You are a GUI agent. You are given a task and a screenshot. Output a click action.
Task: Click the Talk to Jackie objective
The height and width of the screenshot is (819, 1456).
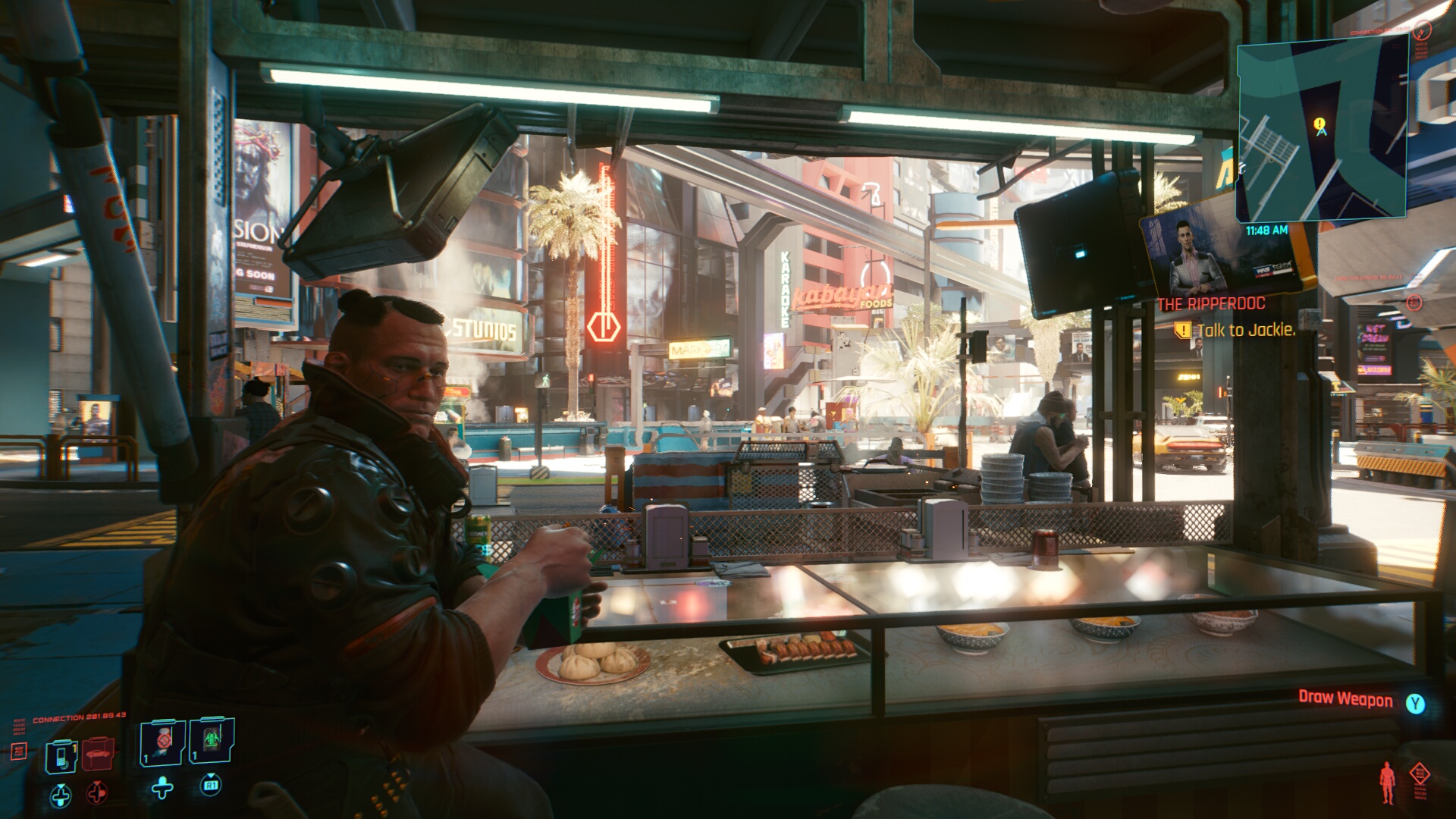pos(1245,330)
